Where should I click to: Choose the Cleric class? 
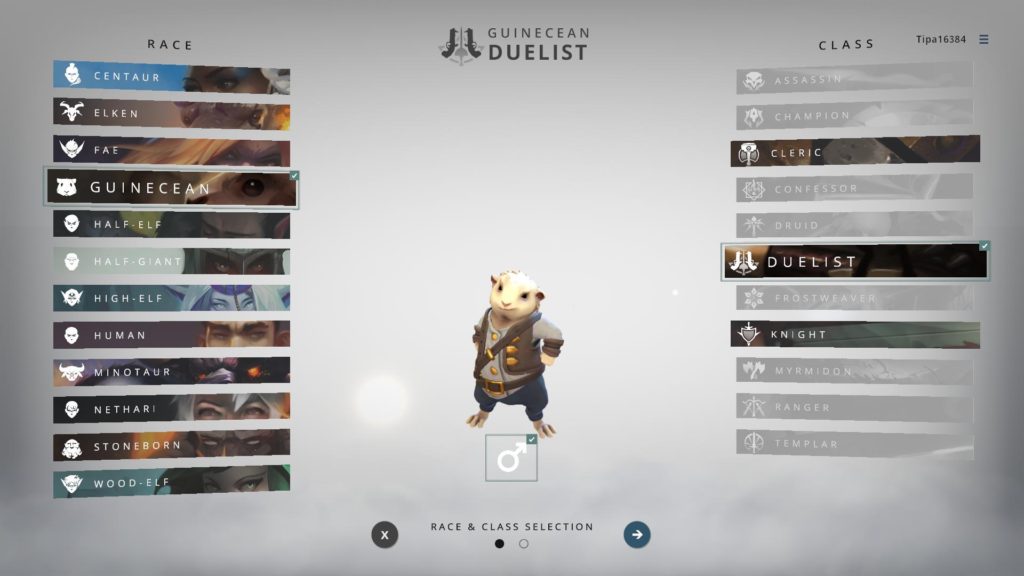click(x=855, y=153)
